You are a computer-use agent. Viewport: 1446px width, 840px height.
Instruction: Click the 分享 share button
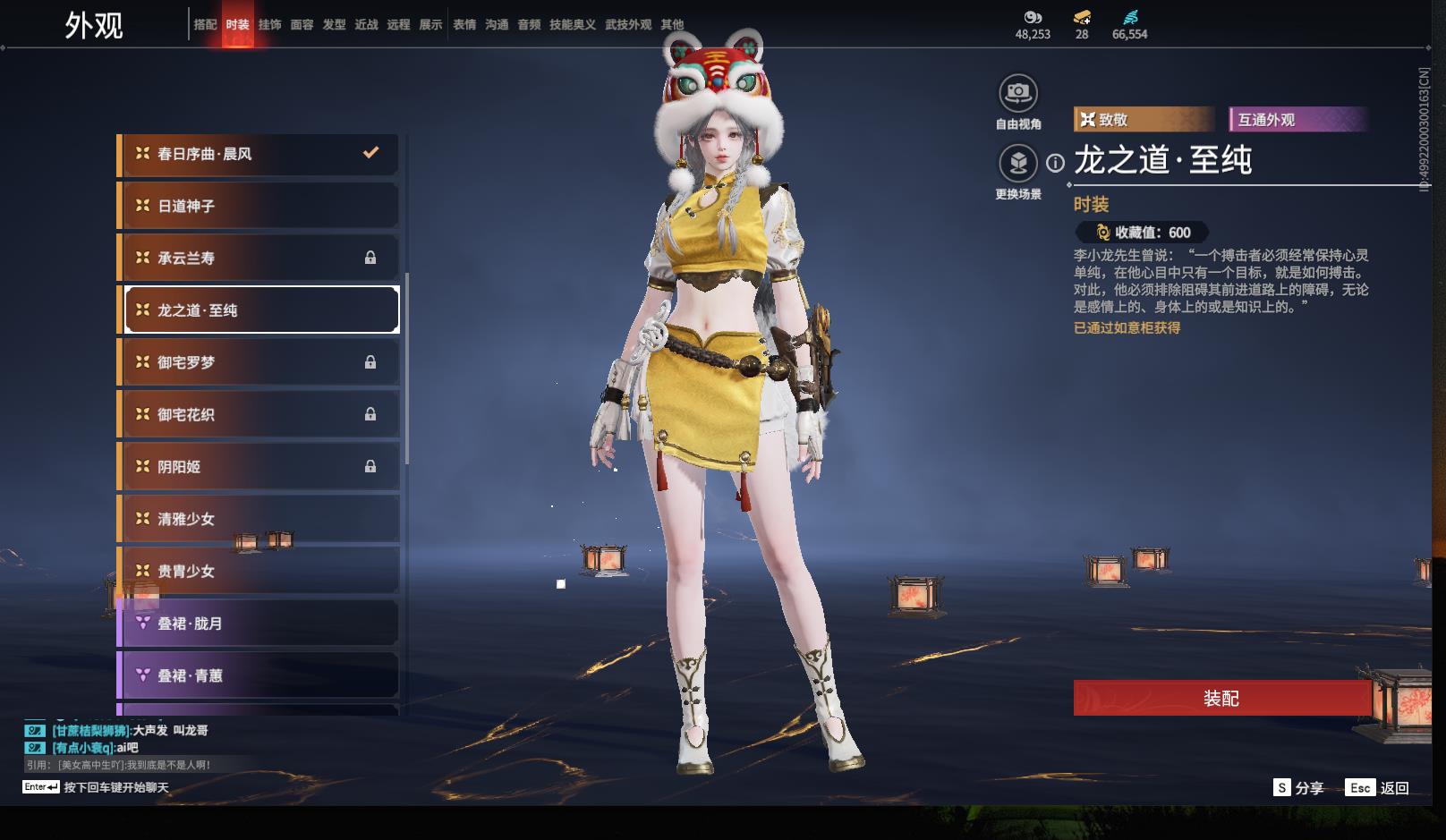(1298, 788)
